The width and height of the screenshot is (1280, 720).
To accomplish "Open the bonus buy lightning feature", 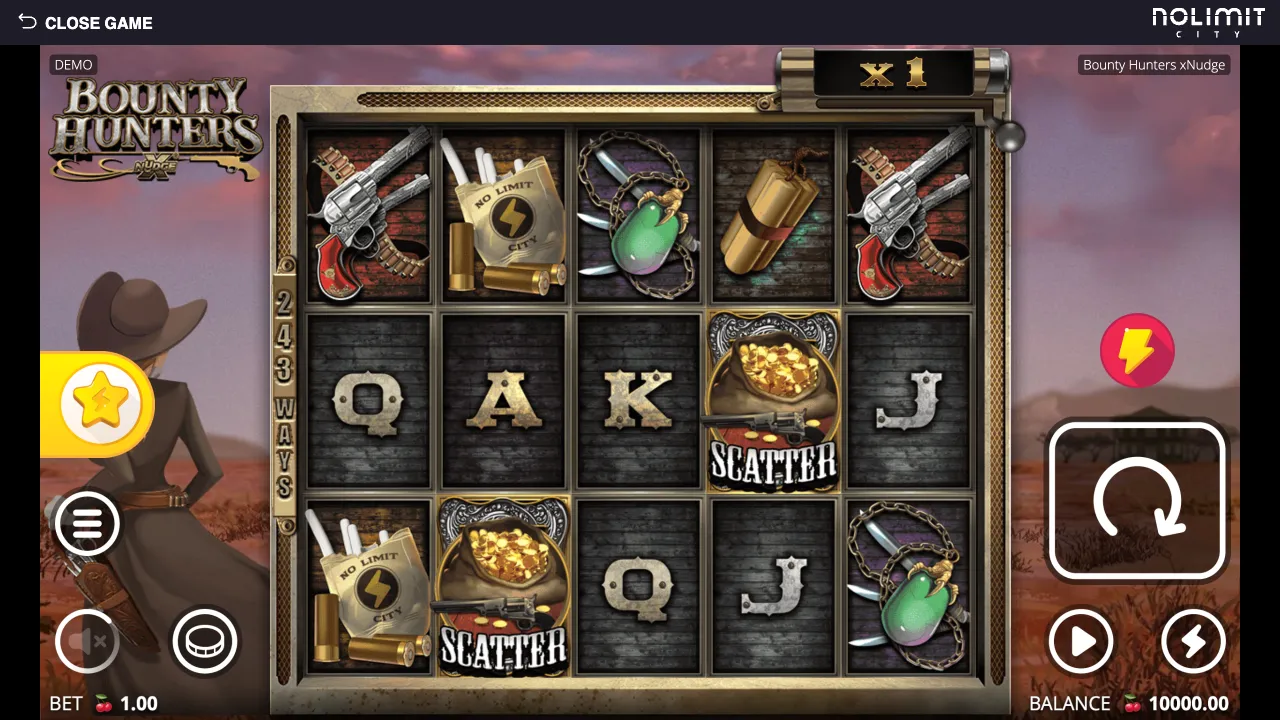I will (x=1138, y=350).
